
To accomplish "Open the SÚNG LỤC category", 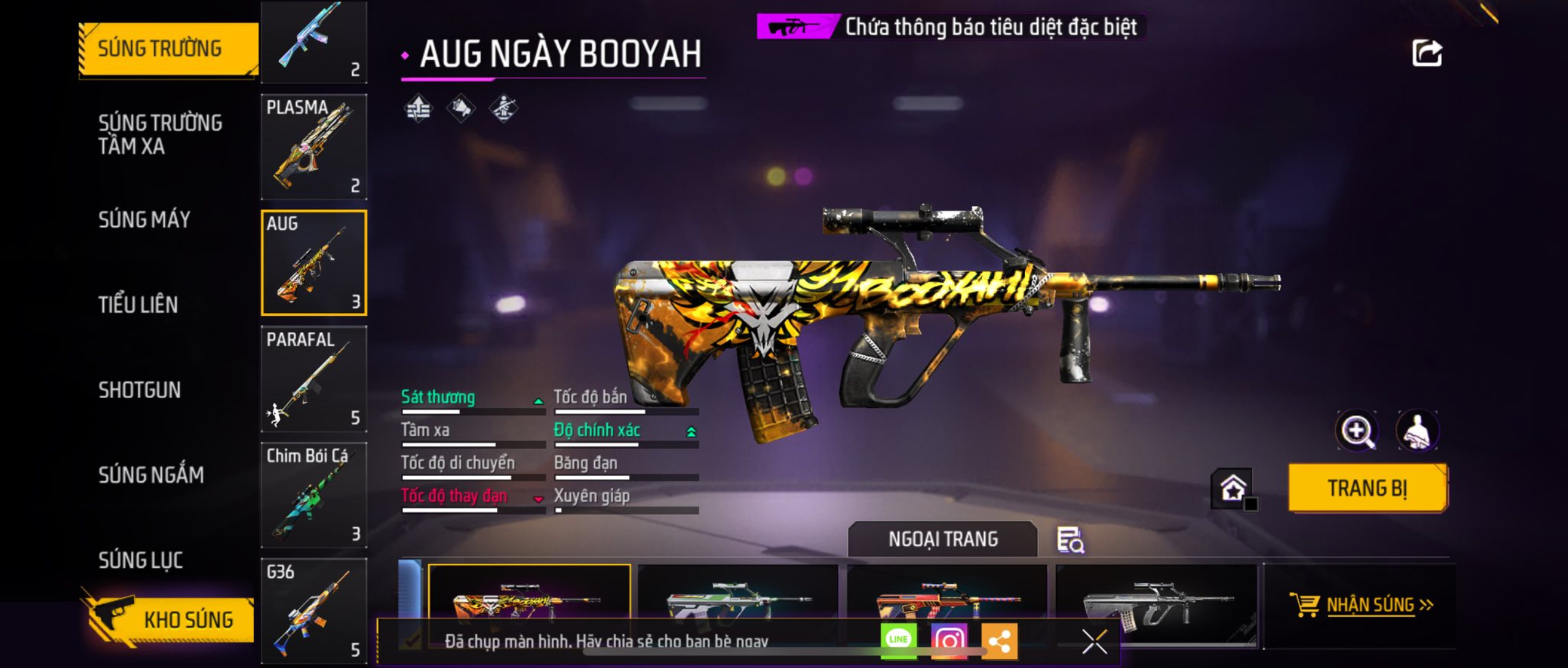I will (x=141, y=560).
